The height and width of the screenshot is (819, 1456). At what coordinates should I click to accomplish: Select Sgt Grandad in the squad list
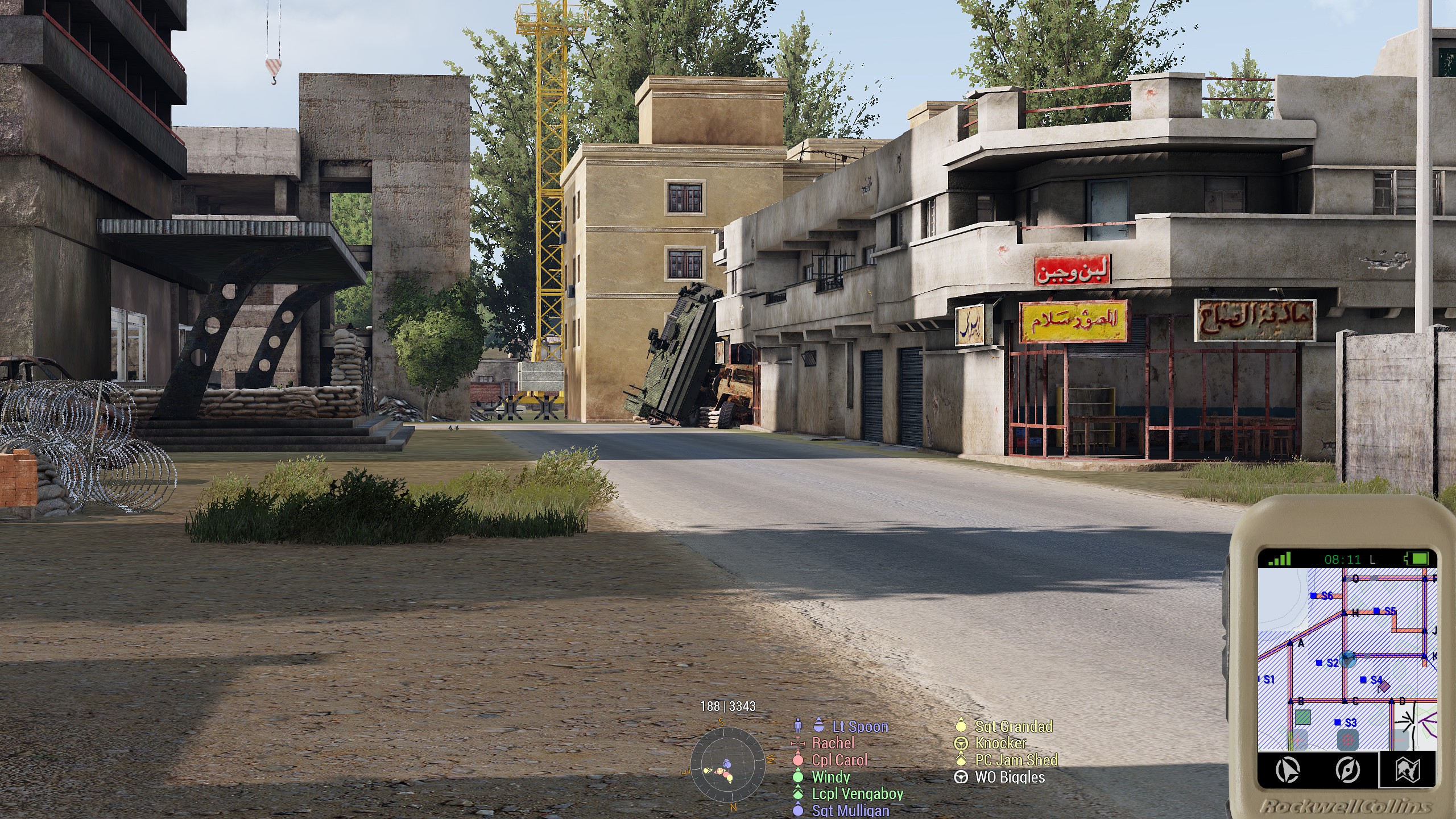(1014, 726)
